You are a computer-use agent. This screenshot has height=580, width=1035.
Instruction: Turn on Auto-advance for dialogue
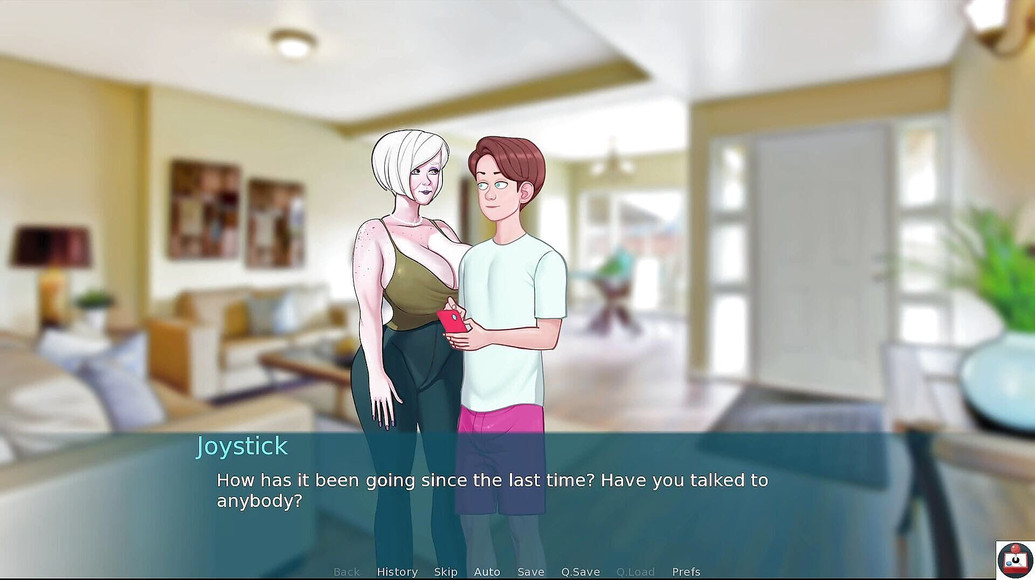(x=487, y=572)
